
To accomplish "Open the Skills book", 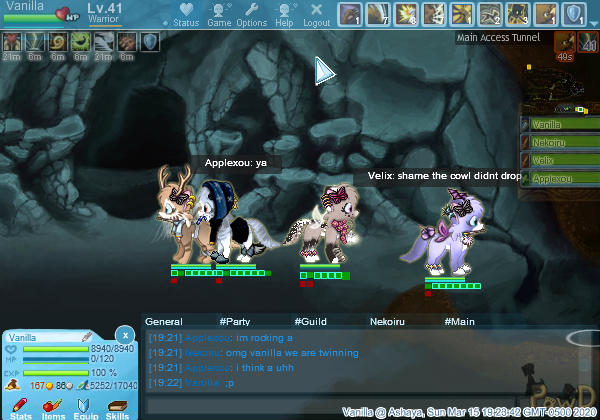I will pos(117,407).
